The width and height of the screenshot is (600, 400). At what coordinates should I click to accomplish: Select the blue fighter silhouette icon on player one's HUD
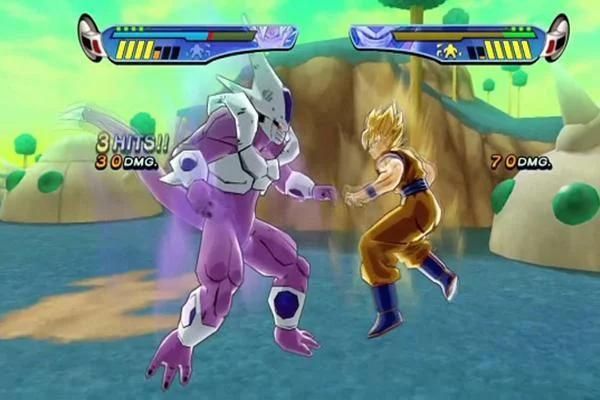(199, 51)
